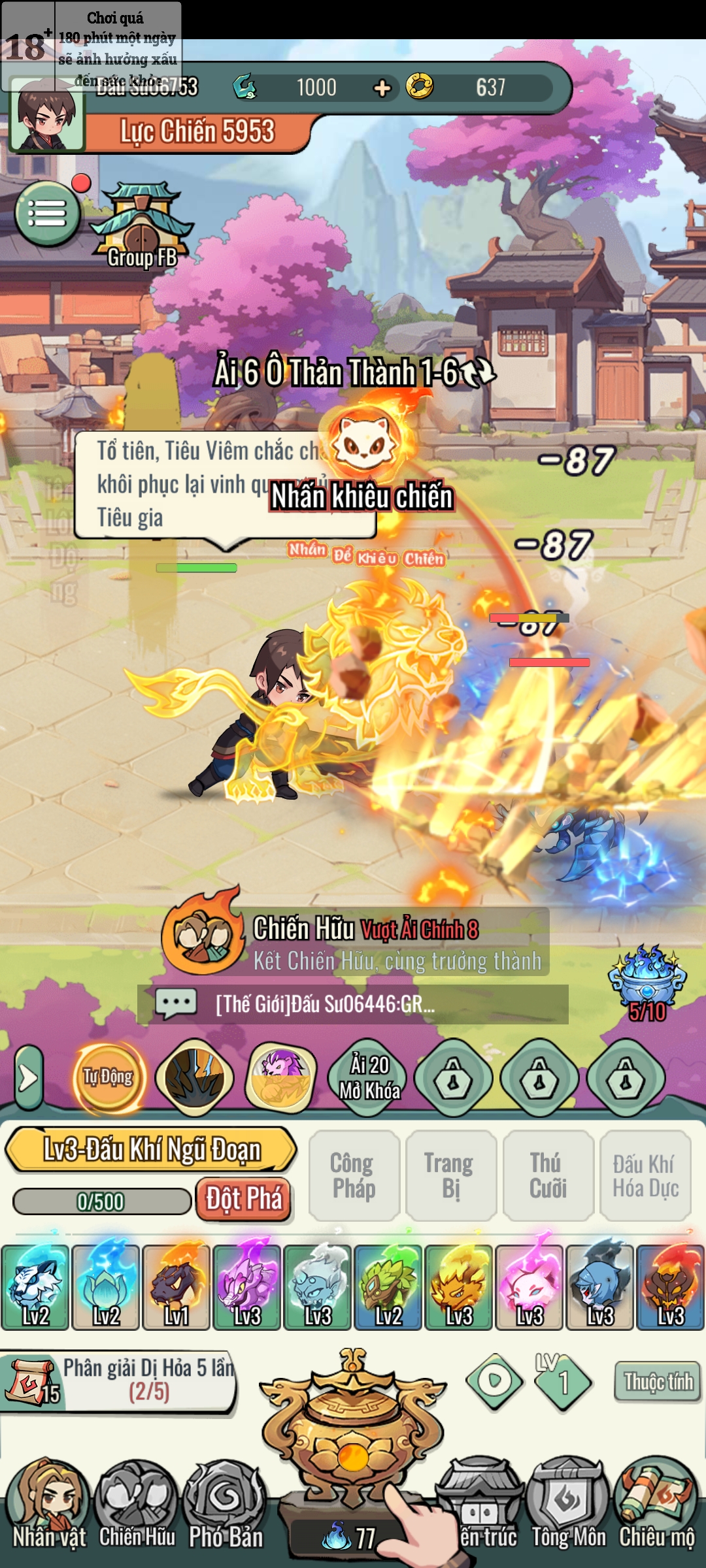Activate the golden lion skill icon
This screenshot has width=706, height=1568.
(x=281, y=1077)
